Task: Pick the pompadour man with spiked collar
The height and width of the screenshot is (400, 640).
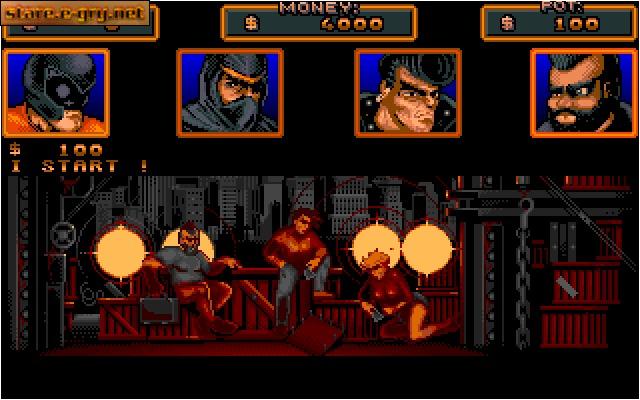Action: [x=407, y=93]
